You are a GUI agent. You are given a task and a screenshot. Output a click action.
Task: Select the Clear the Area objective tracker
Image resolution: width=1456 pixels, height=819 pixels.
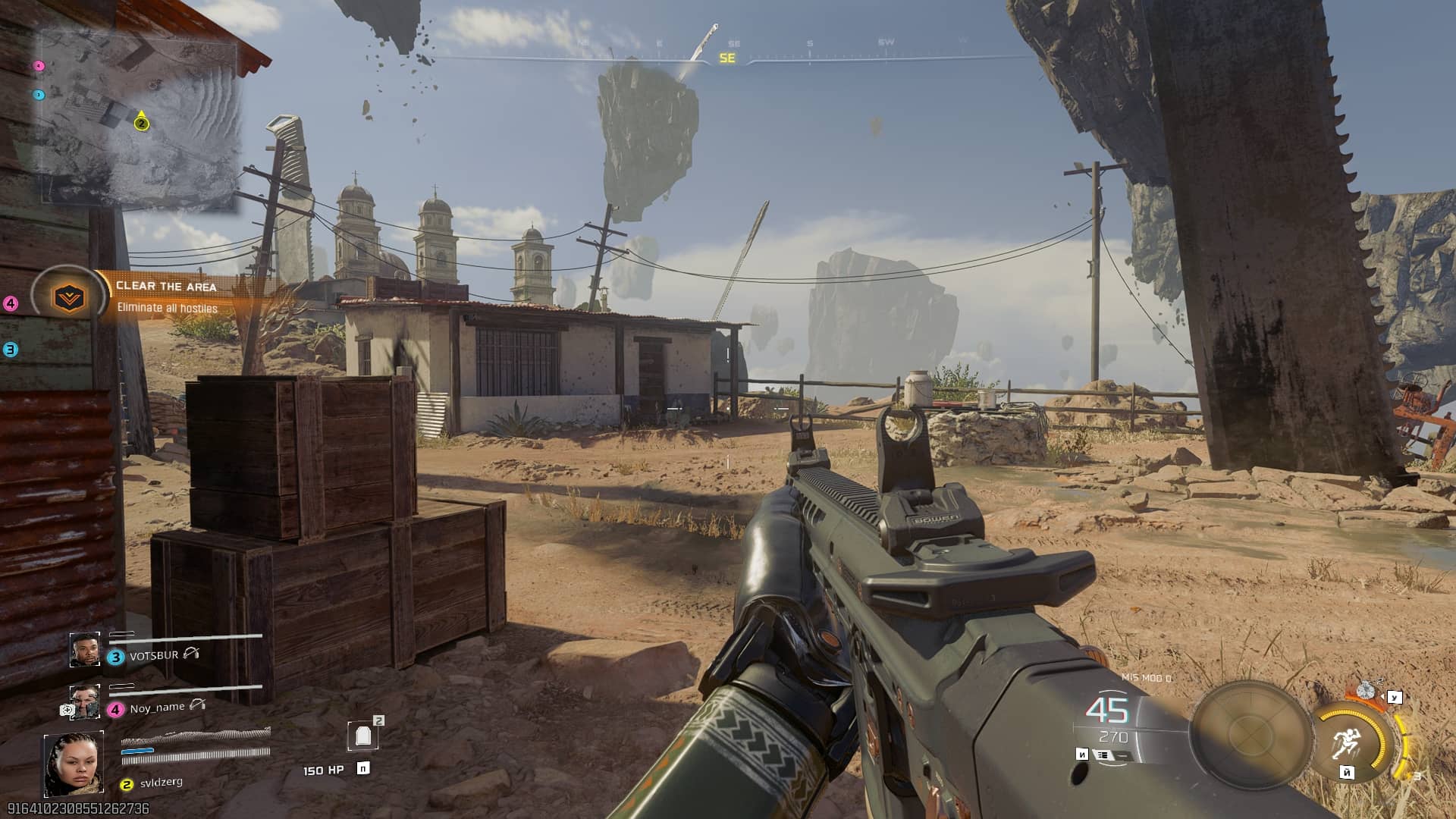(x=167, y=297)
